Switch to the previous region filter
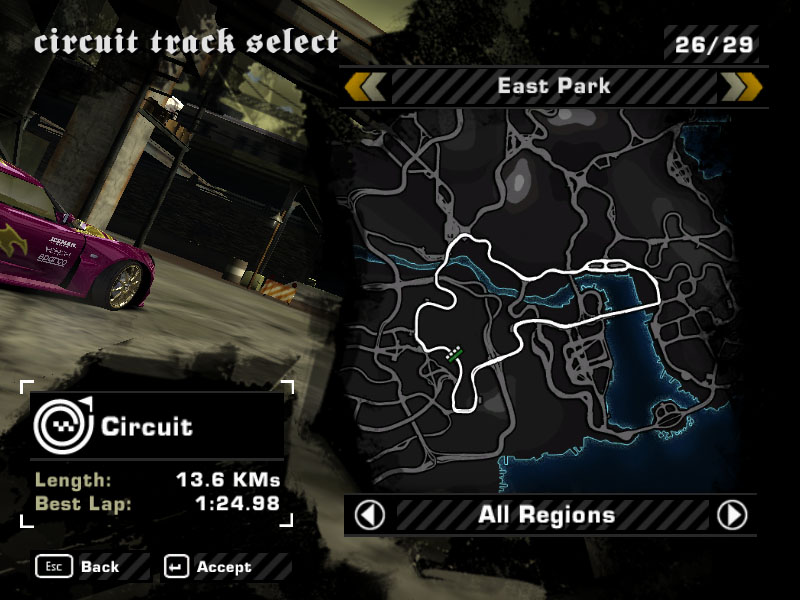Viewport: 800px width, 600px height. [371, 515]
